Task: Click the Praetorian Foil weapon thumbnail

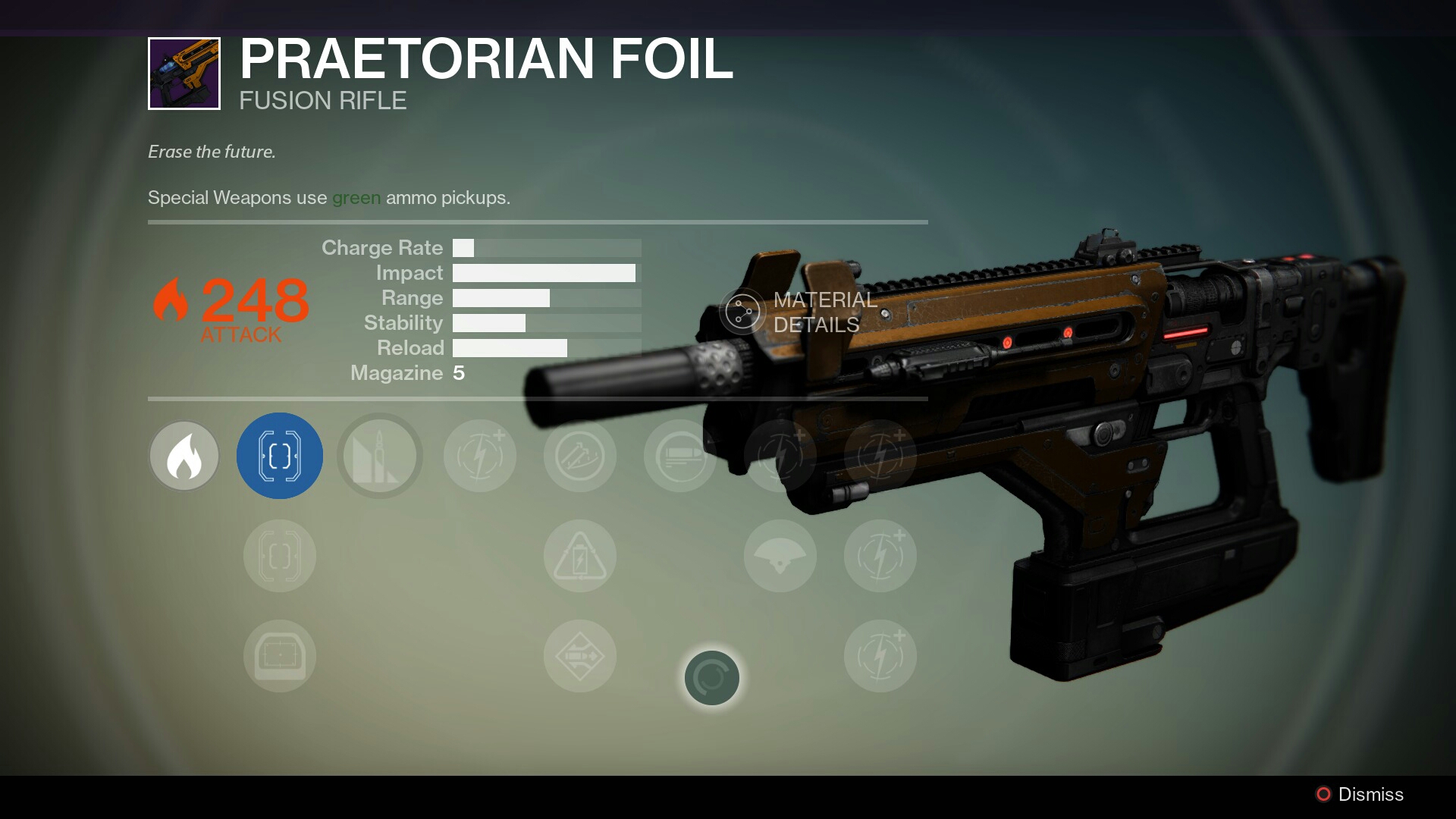Action: pos(184,74)
